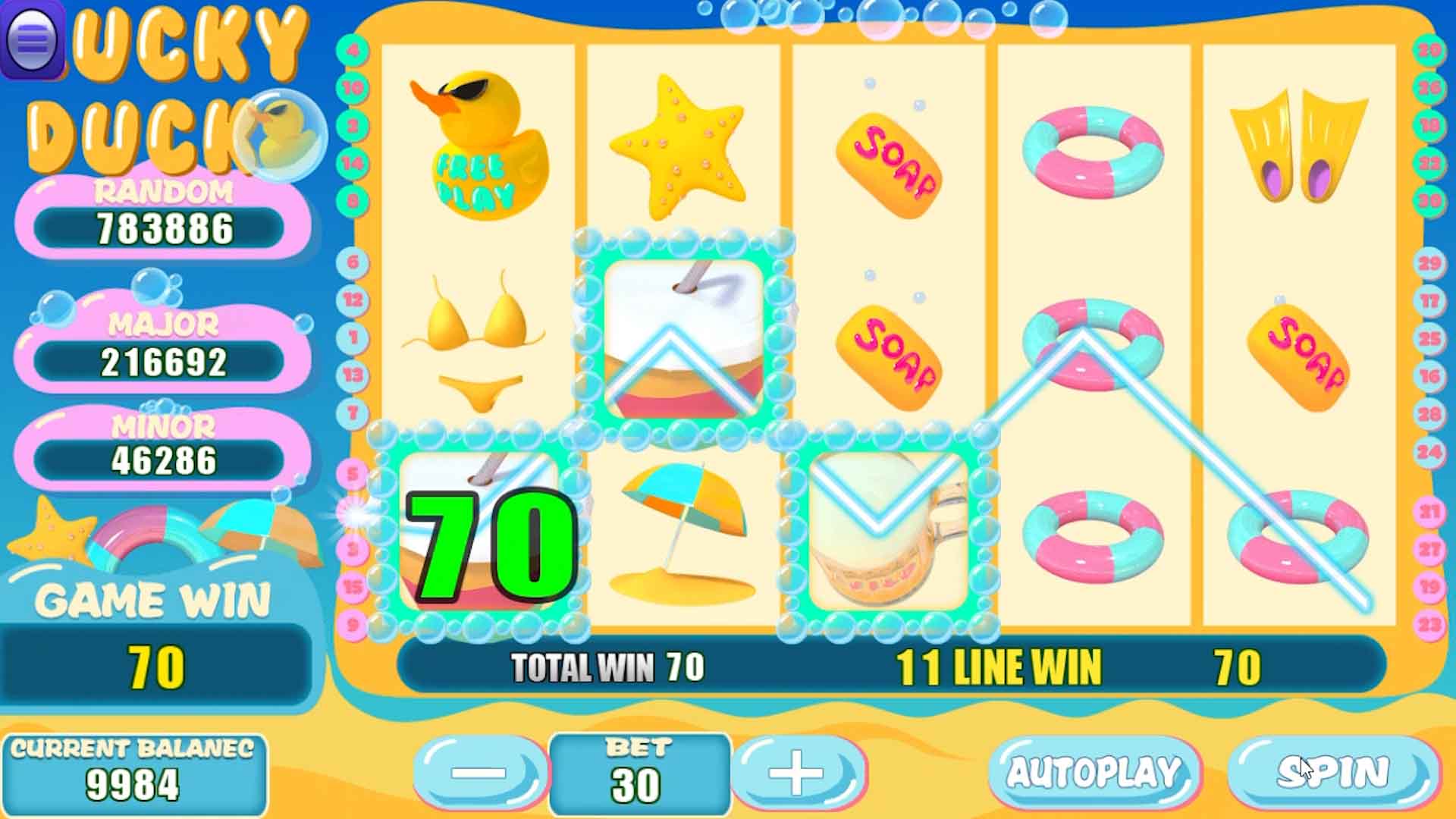Image resolution: width=1456 pixels, height=819 pixels.
Task: Spin the reels with the SPIN button
Action: (x=1333, y=773)
